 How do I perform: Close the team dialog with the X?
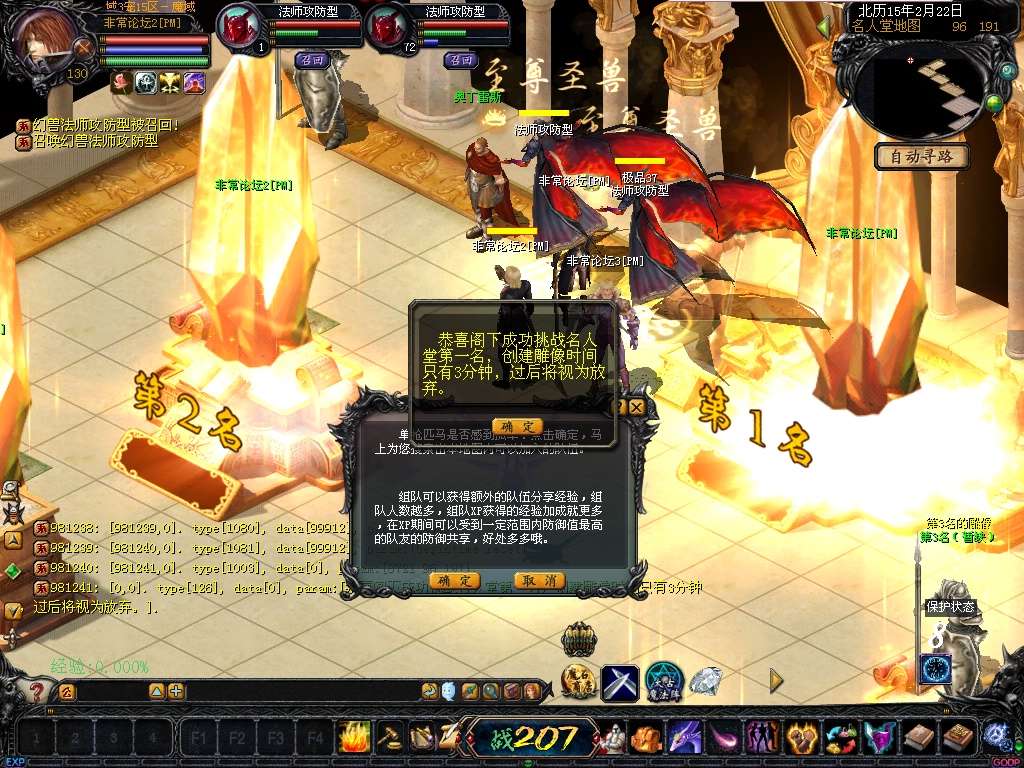click(x=637, y=407)
